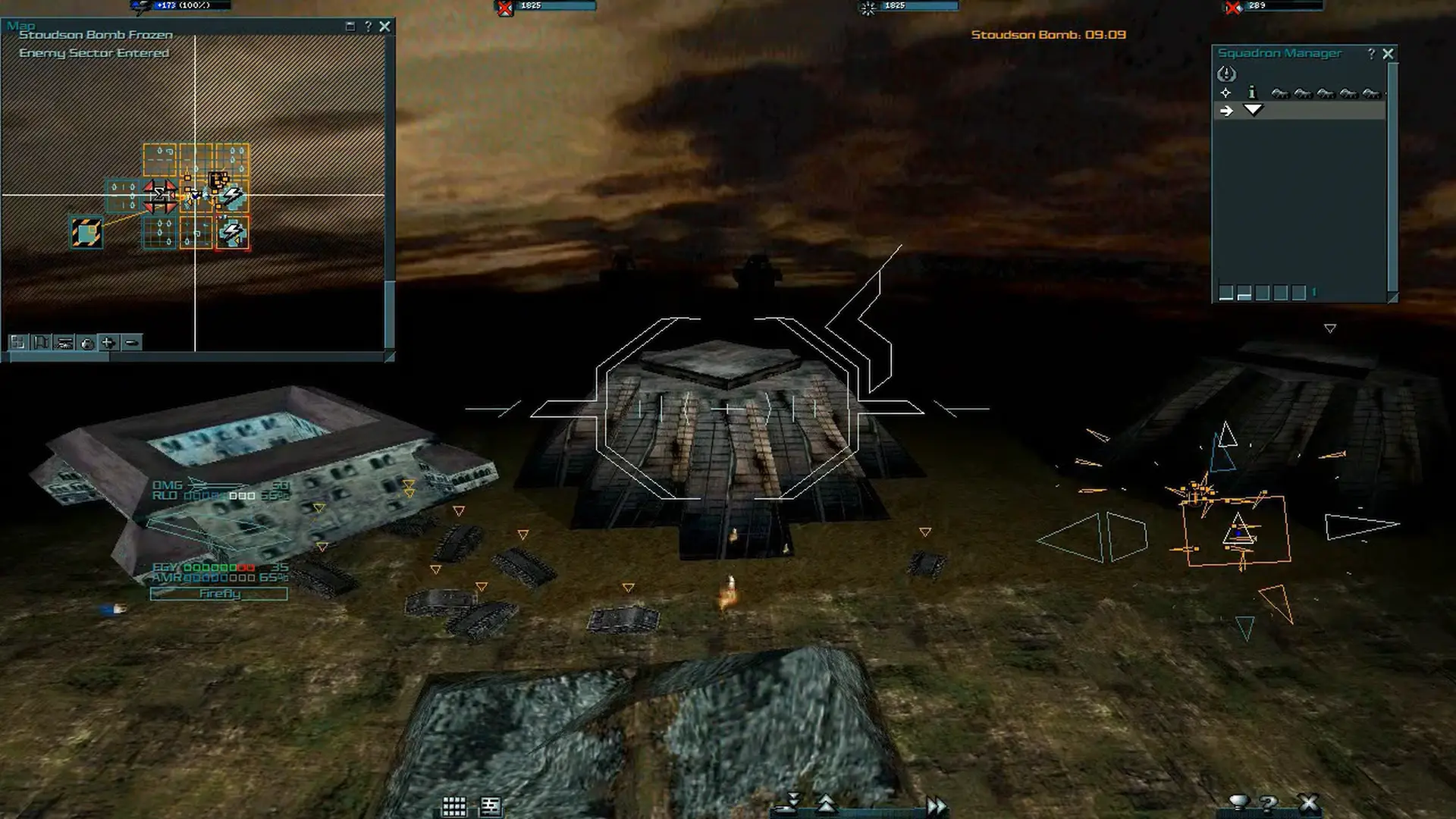Zoom in the map with the plus button

click(108, 343)
